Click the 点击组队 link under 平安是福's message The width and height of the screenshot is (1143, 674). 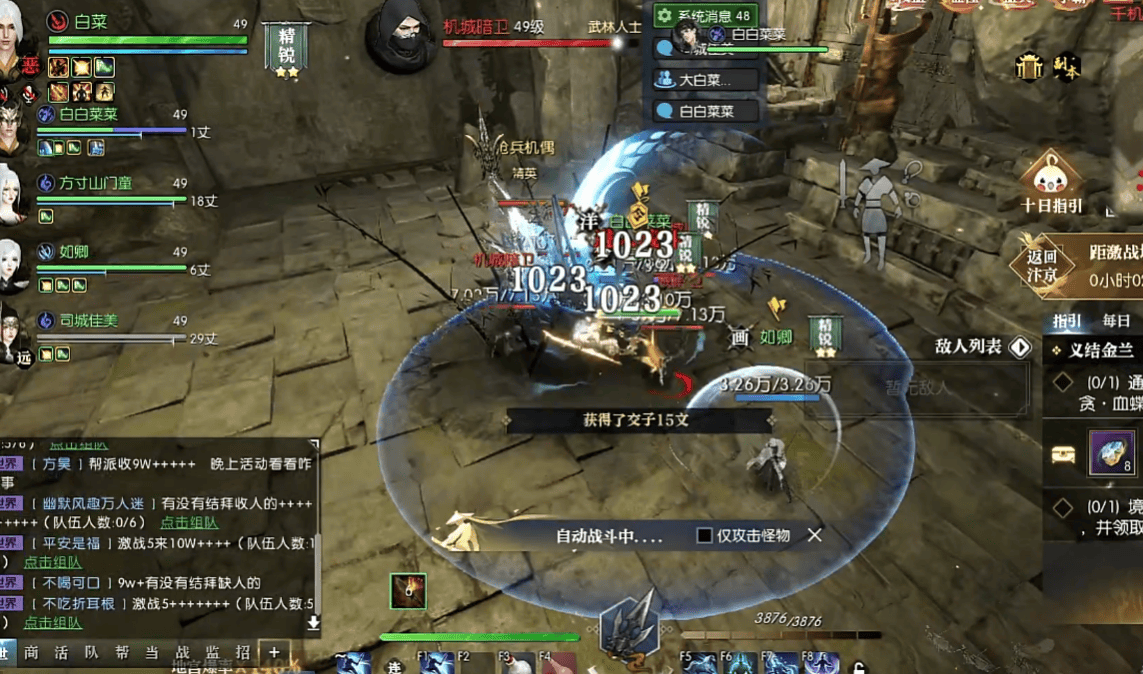52,563
